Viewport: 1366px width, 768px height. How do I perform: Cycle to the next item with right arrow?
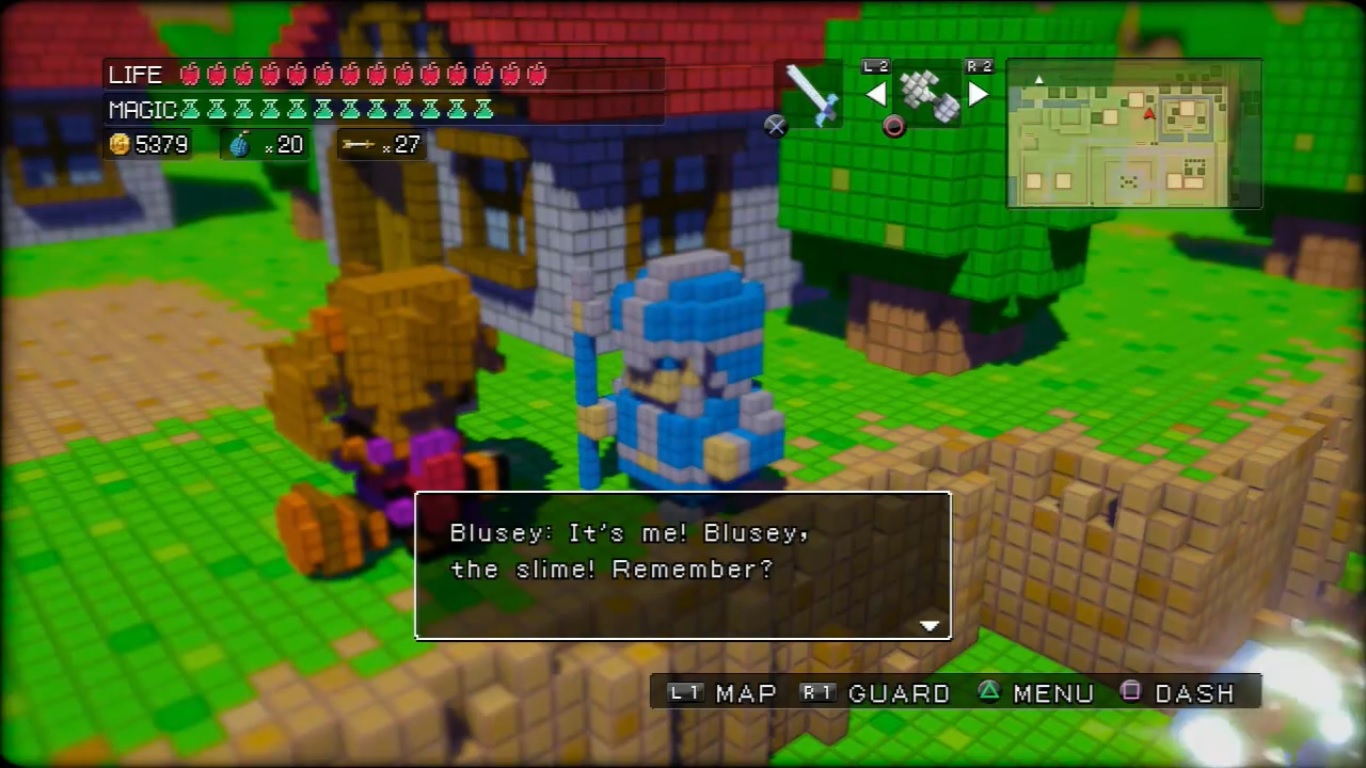(978, 95)
